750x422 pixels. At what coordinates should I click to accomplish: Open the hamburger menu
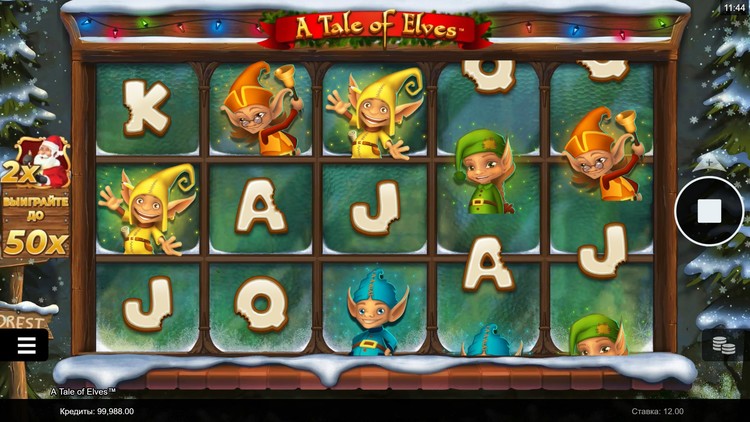[x=26, y=346]
